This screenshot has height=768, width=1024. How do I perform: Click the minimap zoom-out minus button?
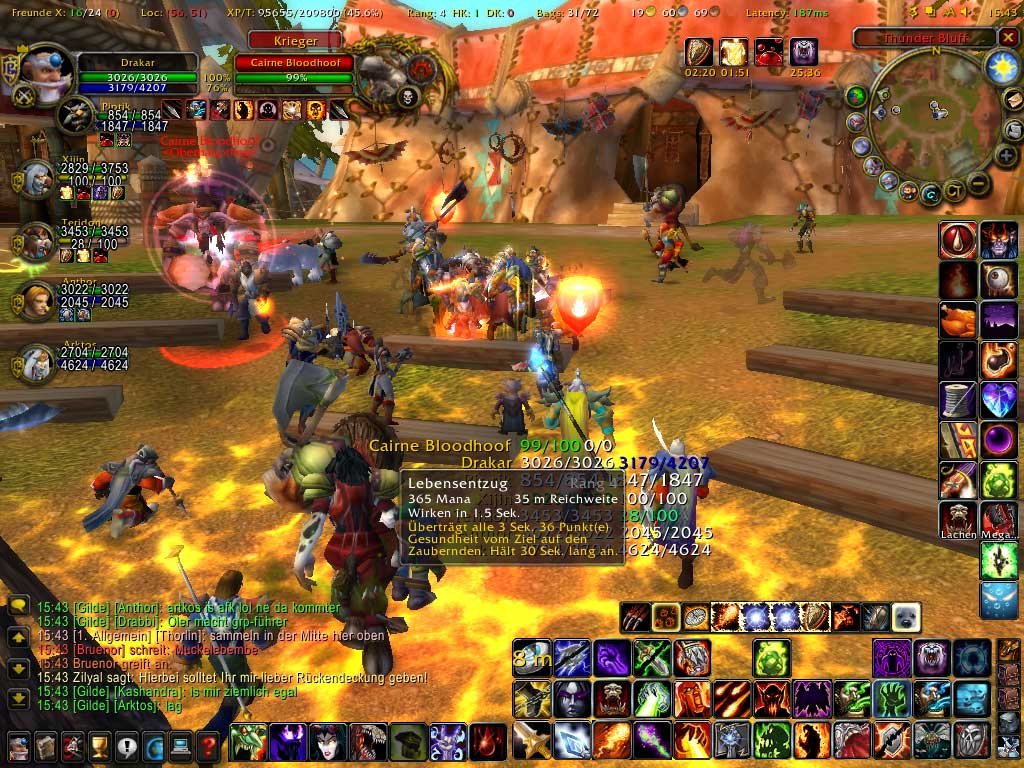(x=978, y=183)
